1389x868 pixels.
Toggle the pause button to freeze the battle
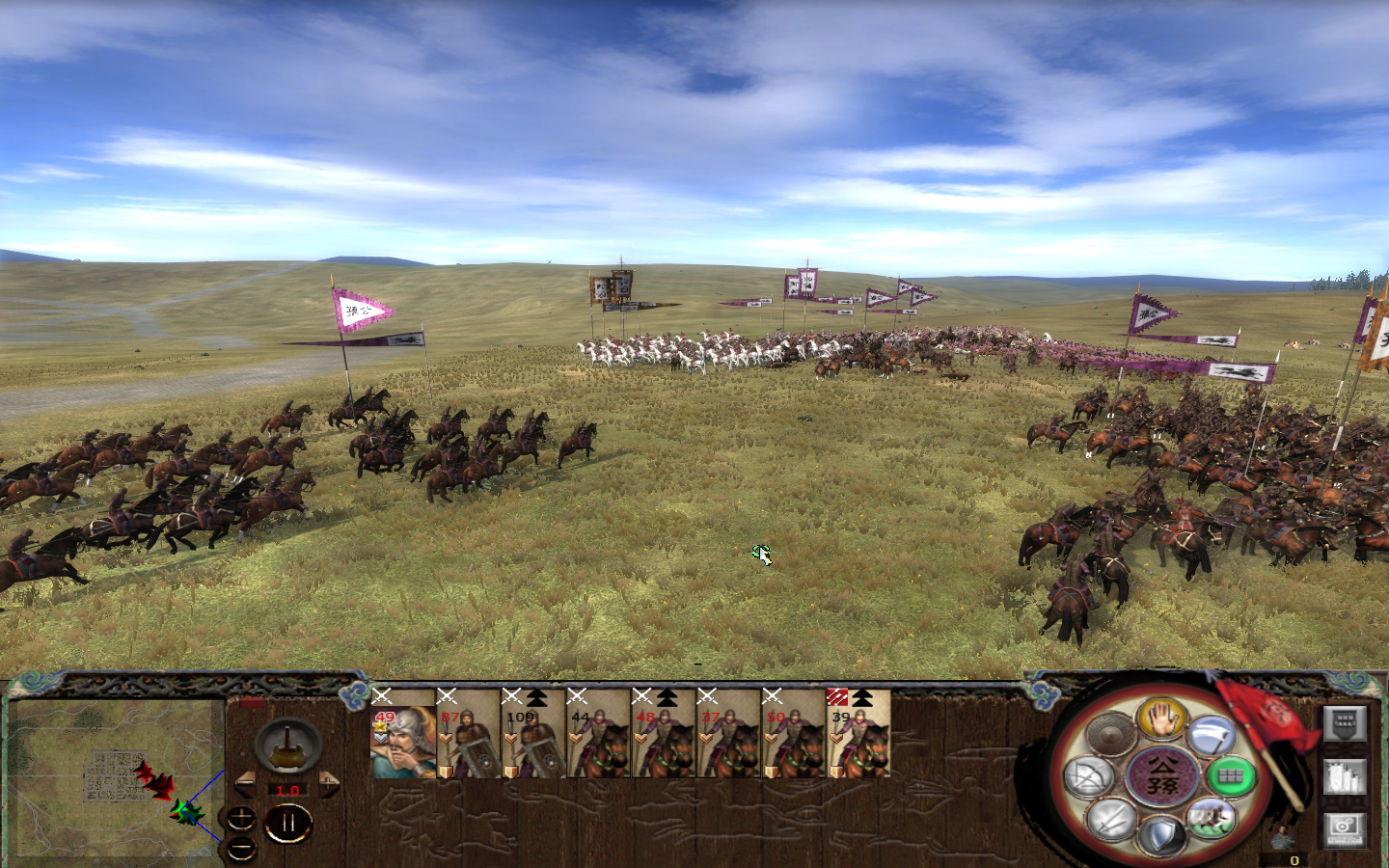coord(288,821)
